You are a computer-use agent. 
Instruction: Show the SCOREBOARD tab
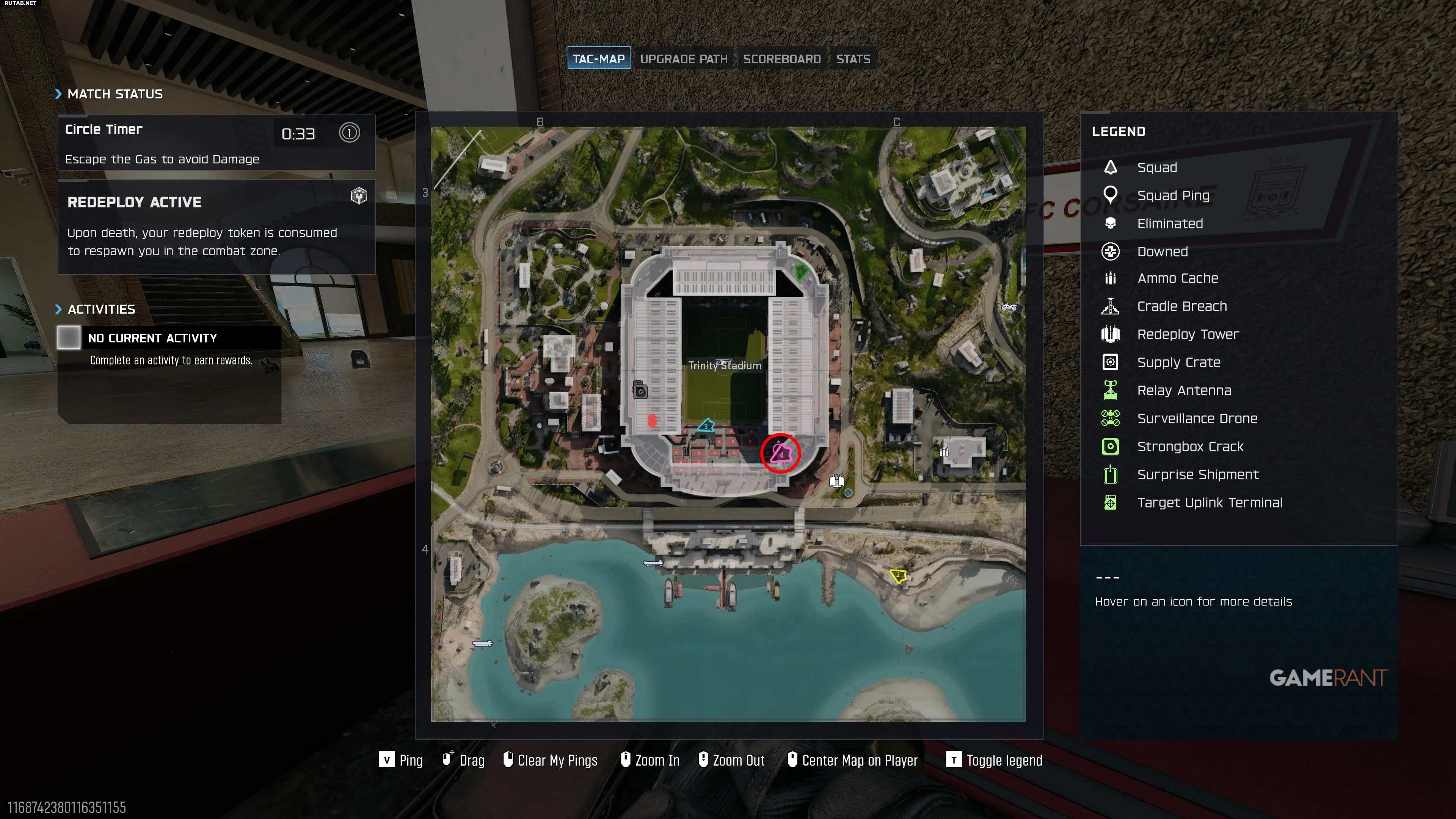coord(781,59)
